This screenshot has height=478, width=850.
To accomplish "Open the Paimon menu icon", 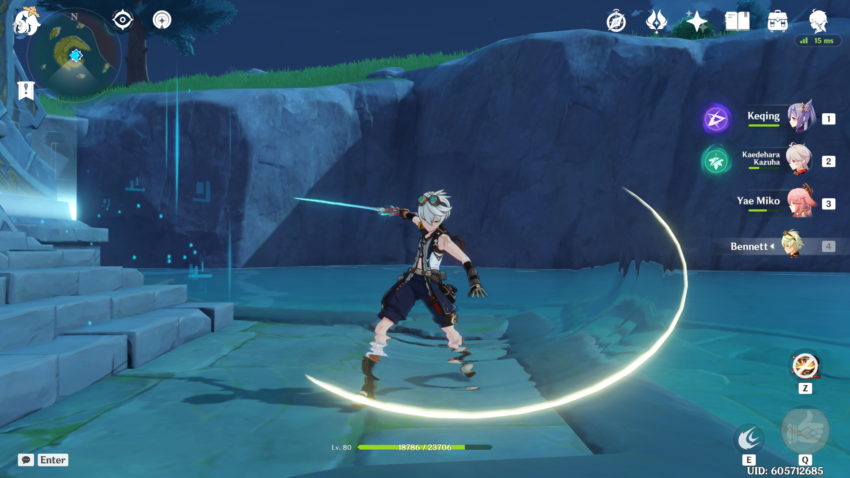I will pyautogui.click(x=24, y=22).
